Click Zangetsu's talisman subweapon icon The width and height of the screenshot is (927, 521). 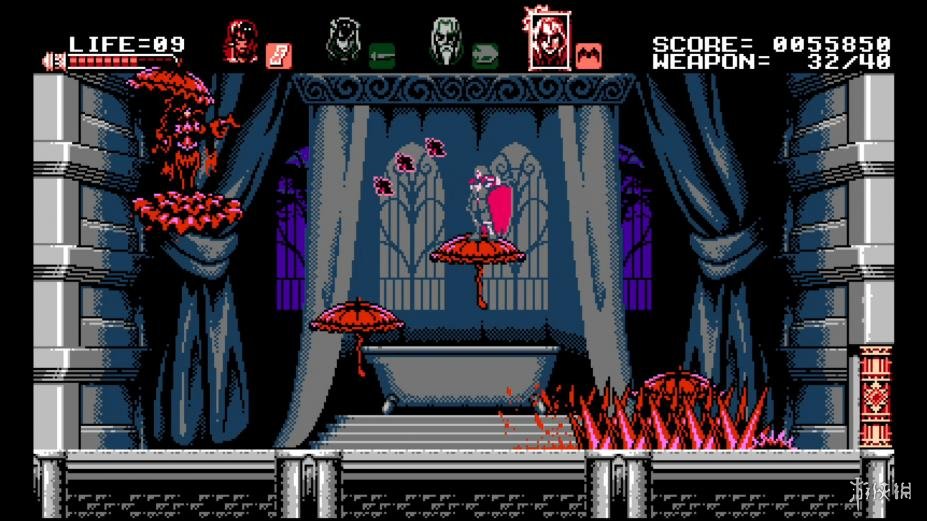[x=278, y=54]
